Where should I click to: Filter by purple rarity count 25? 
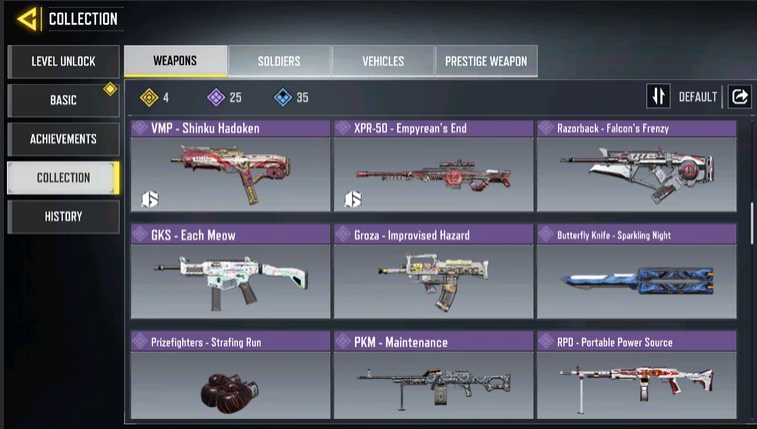click(x=224, y=97)
